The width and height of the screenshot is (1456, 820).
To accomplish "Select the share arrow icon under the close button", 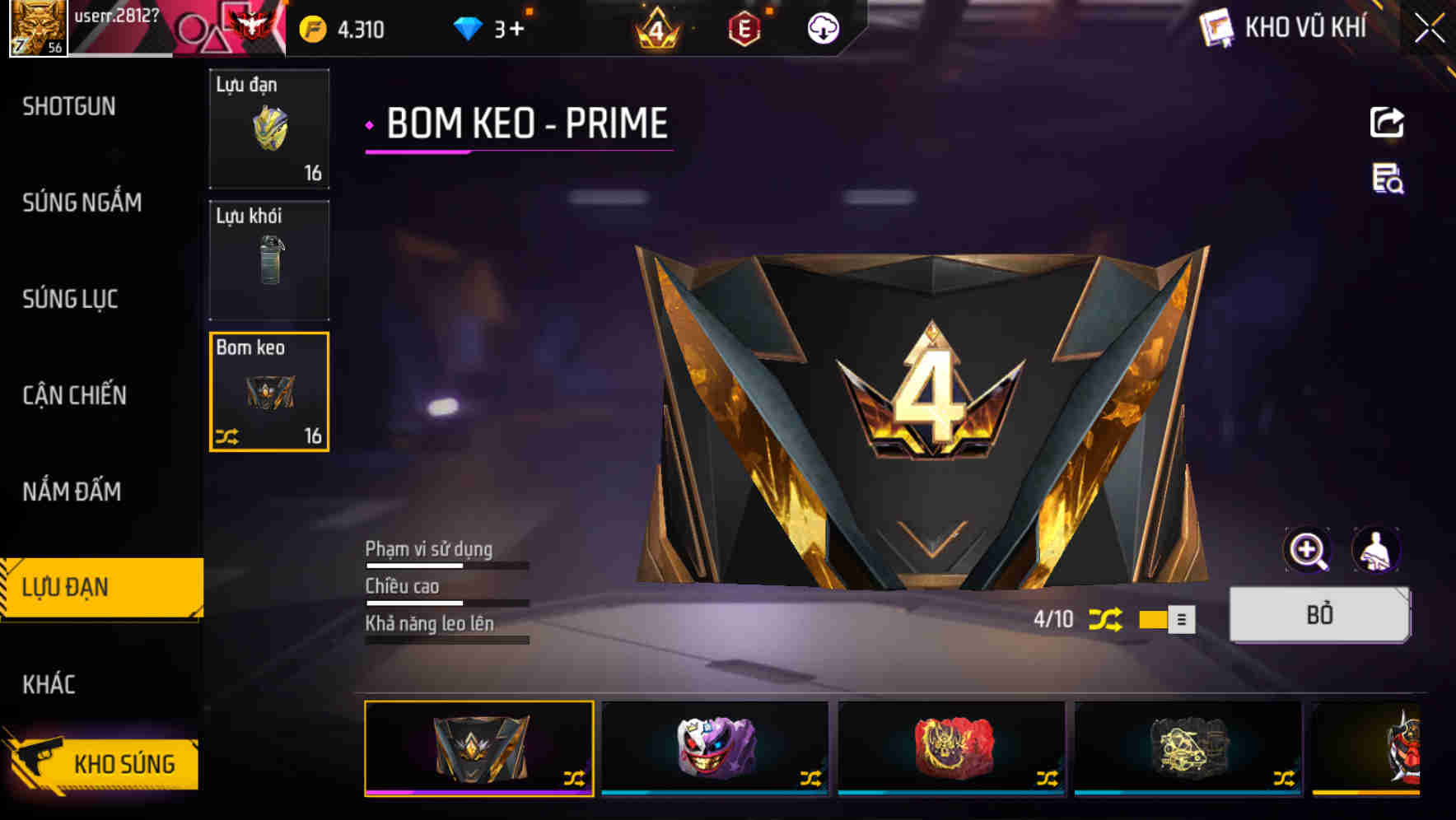I will 1387,122.
